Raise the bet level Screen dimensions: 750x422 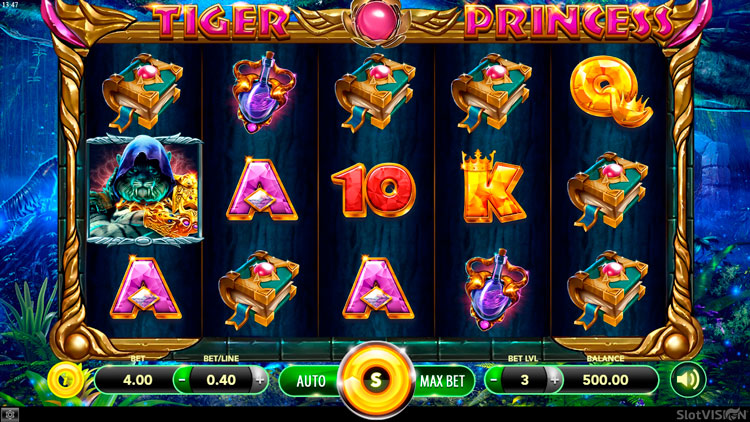[552, 380]
